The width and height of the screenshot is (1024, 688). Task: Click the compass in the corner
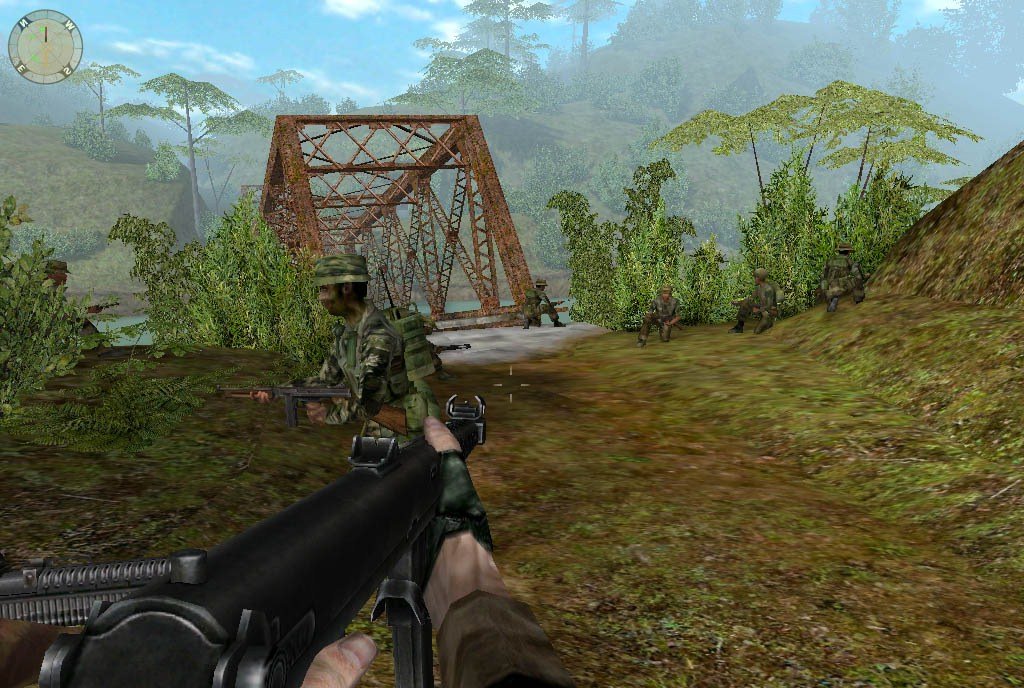(x=45, y=46)
